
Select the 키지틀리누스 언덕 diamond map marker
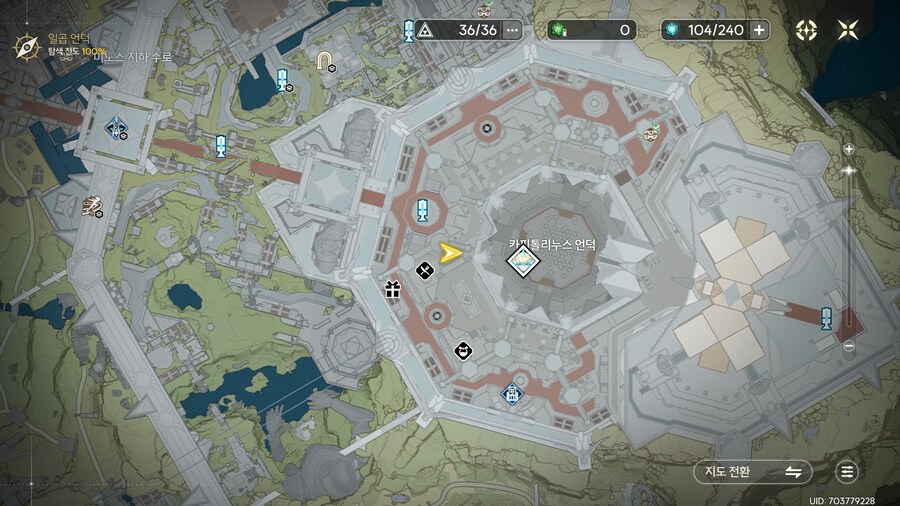(522, 263)
